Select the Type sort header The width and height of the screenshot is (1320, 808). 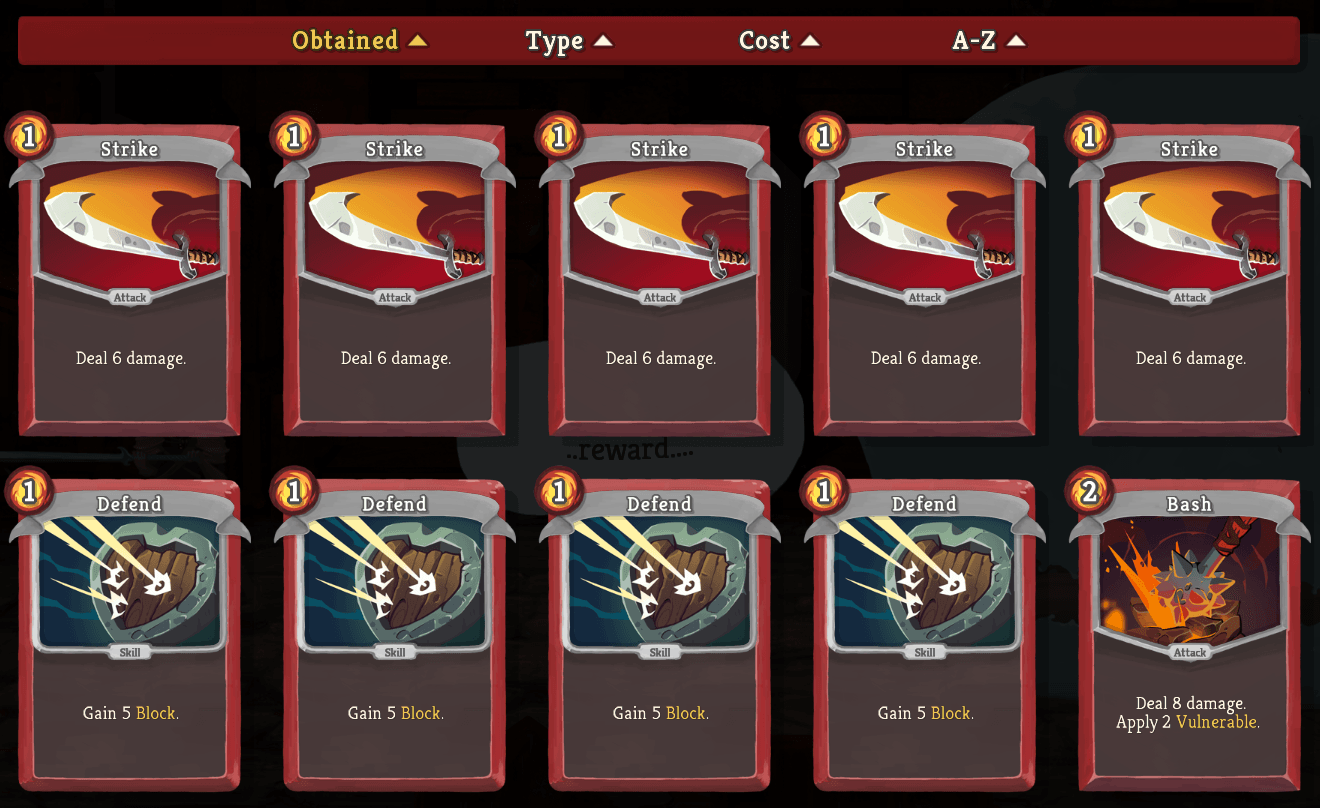[x=555, y=41]
